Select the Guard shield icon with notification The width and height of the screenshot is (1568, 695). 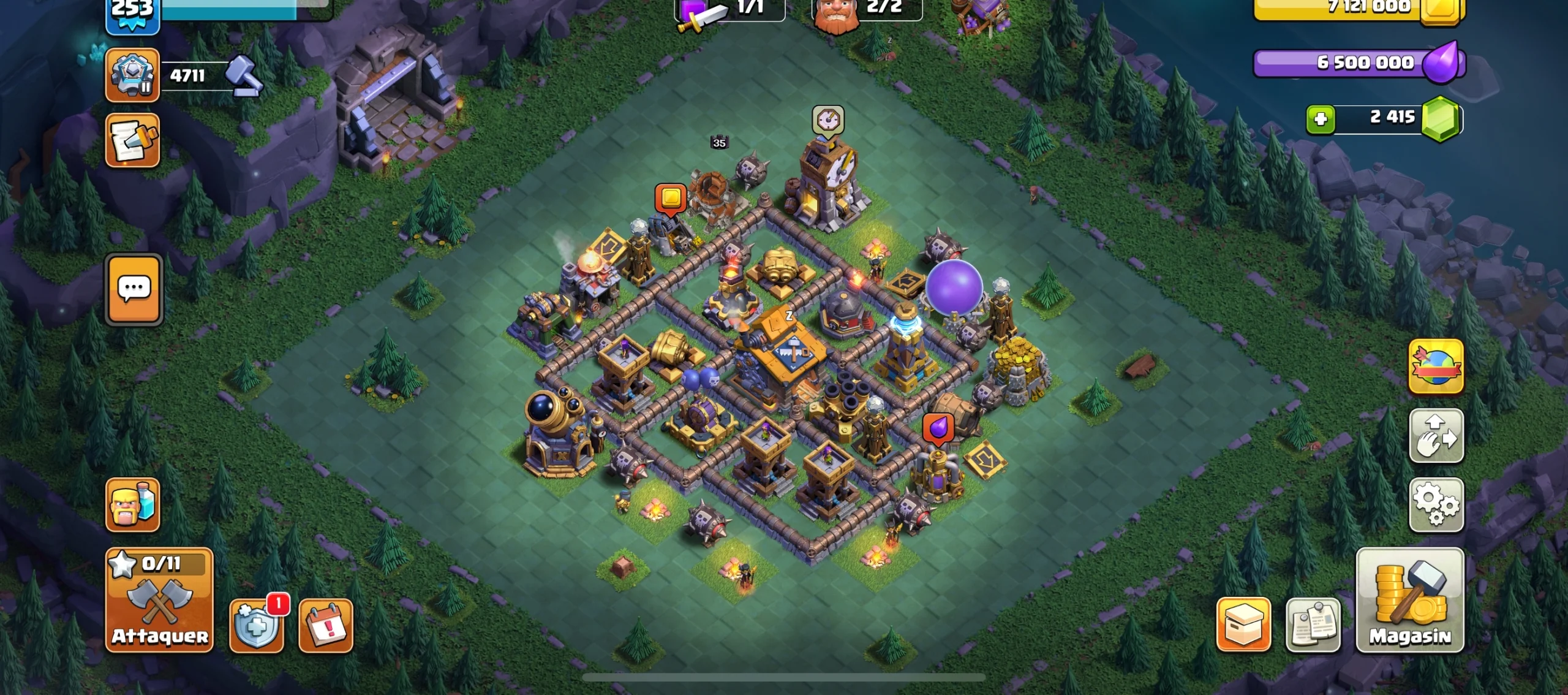click(257, 624)
